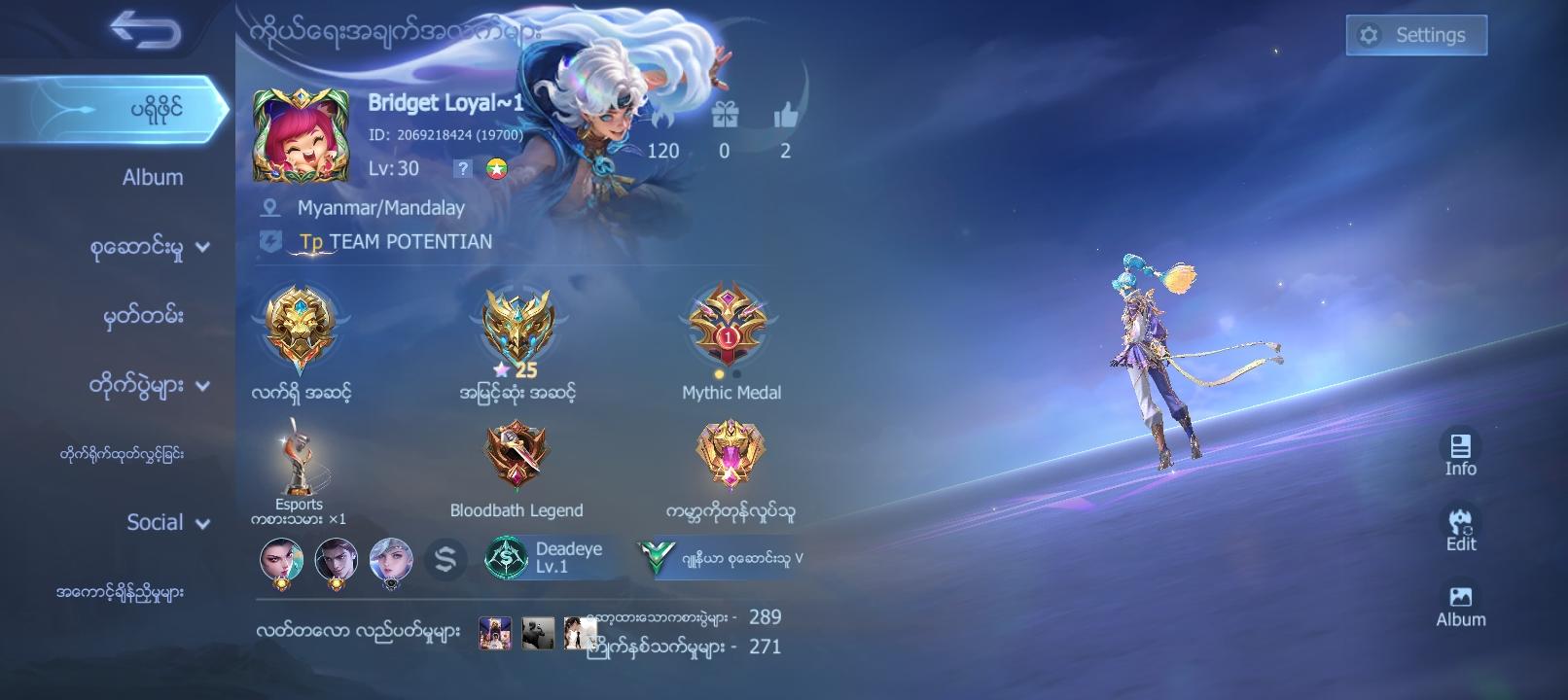This screenshot has height=700, width=1568.
Task: Click the thumbs-up likes icon
Action: click(784, 115)
